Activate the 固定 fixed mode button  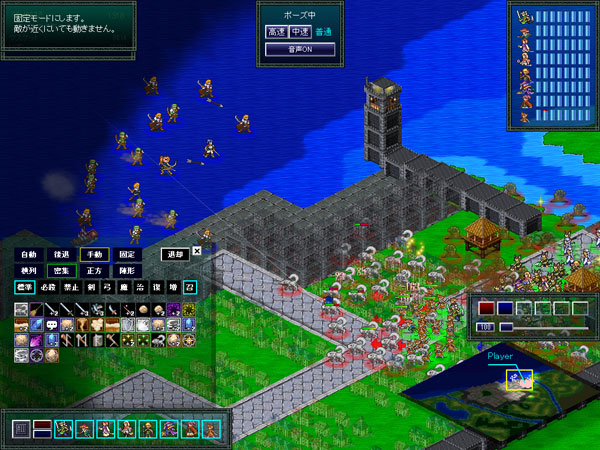coord(125,254)
